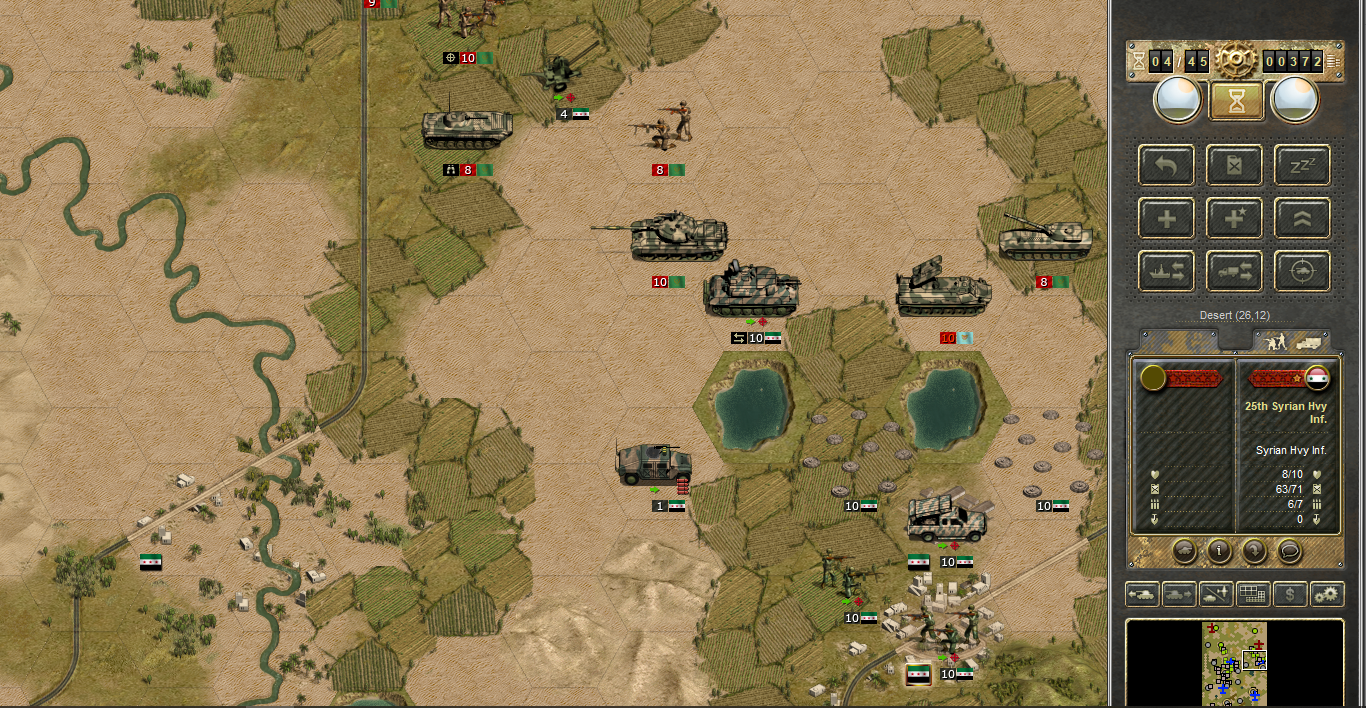Switch to the infantry and truck unit tab
Image resolution: width=1366 pixels, height=708 pixels.
click(x=1294, y=341)
